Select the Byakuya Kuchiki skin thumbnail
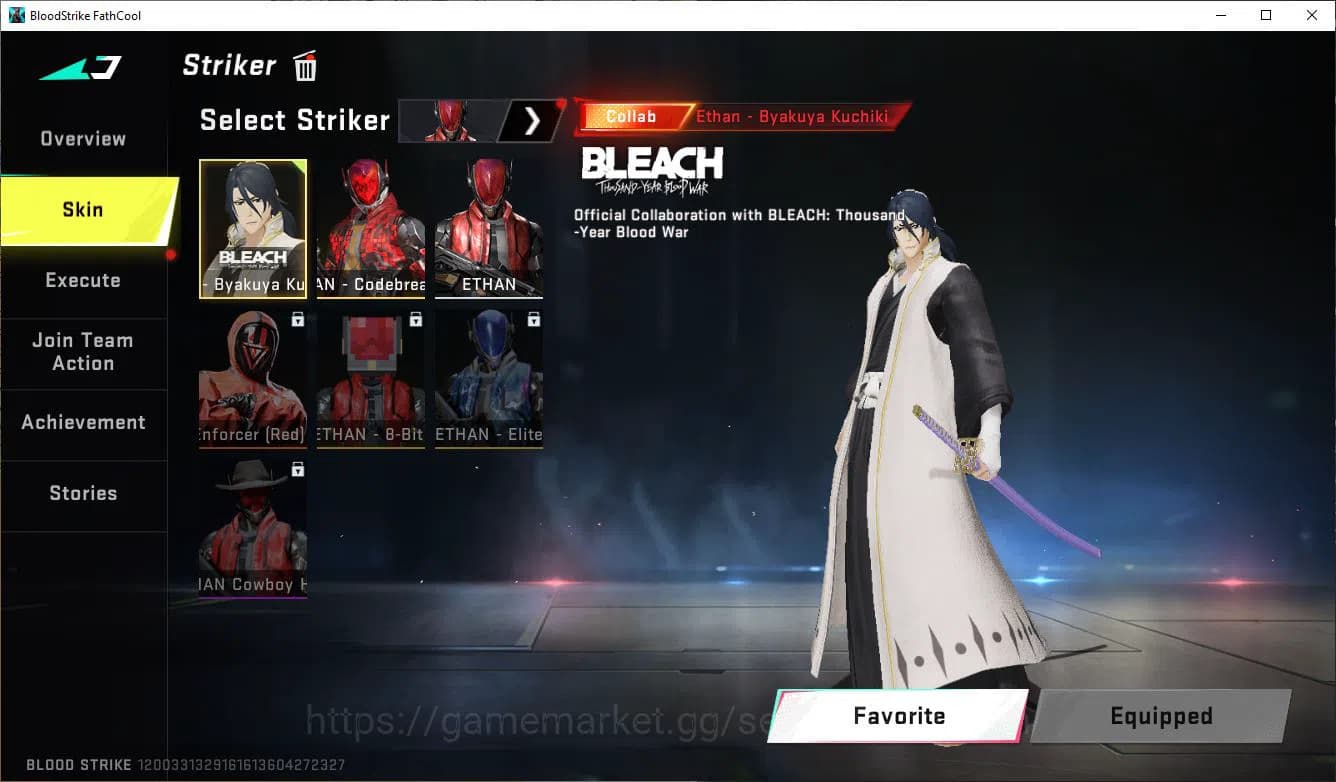Viewport: 1336px width, 782px height. (x=252, y=228)
